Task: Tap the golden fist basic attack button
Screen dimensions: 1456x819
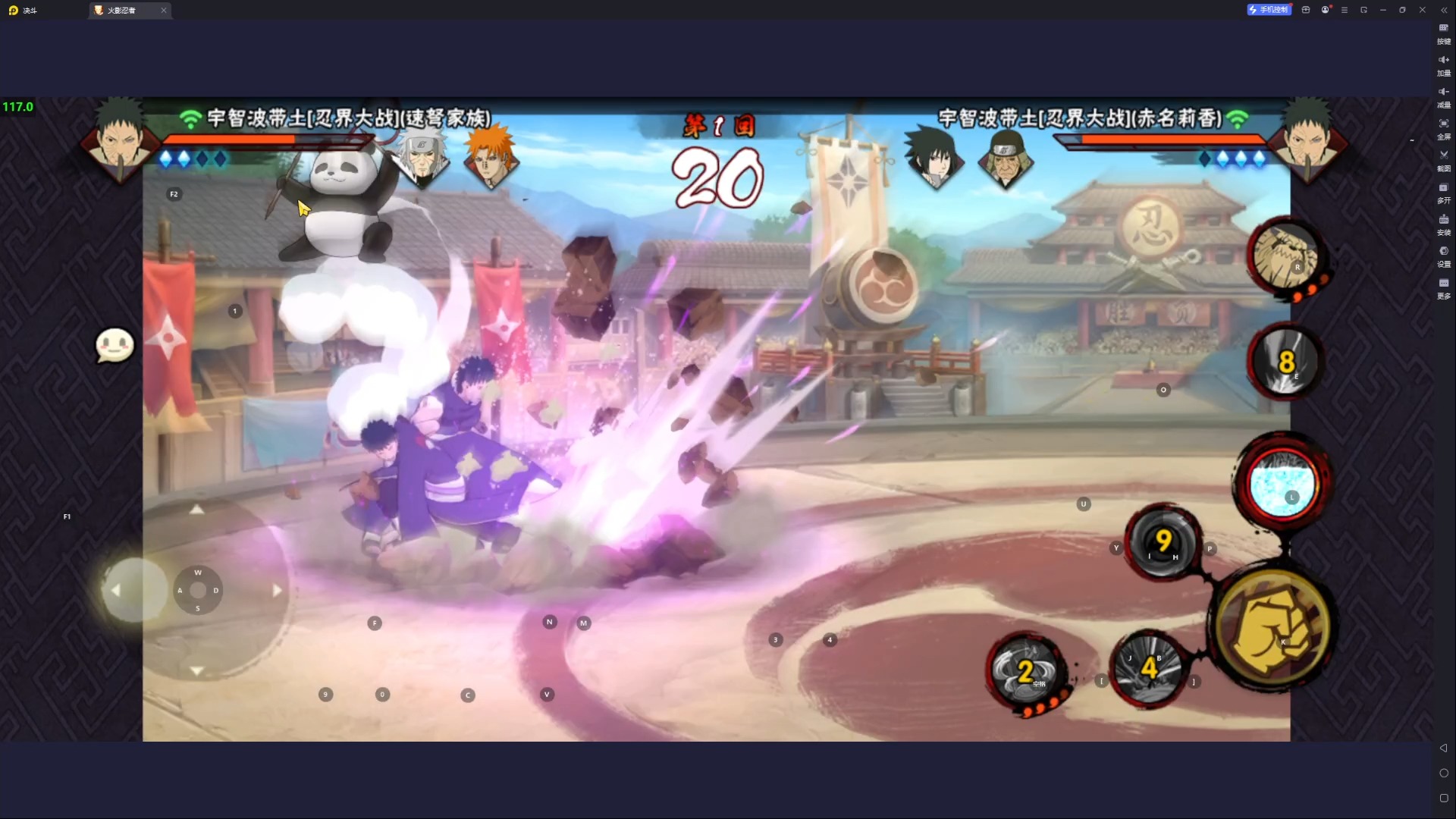Action: pyautogui.click(x=1274, y=626)
